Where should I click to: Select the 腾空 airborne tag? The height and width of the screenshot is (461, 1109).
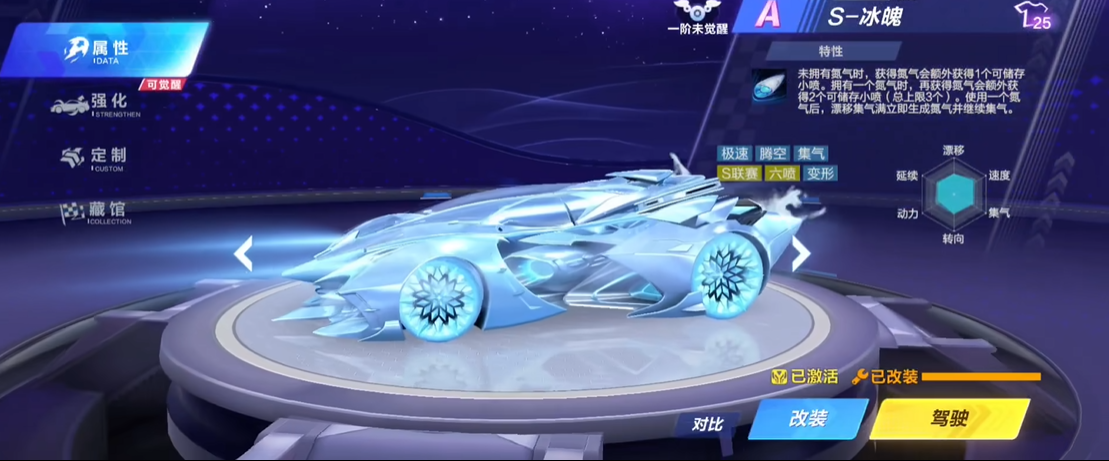pyautogui.click(x=773, y=154)
